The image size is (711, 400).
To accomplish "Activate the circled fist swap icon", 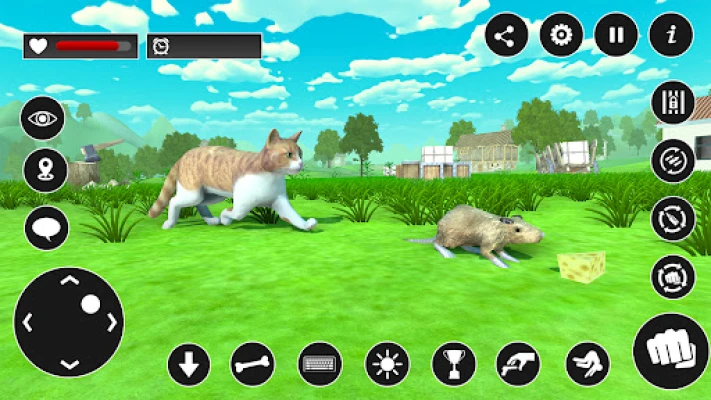I will point(673,277).
